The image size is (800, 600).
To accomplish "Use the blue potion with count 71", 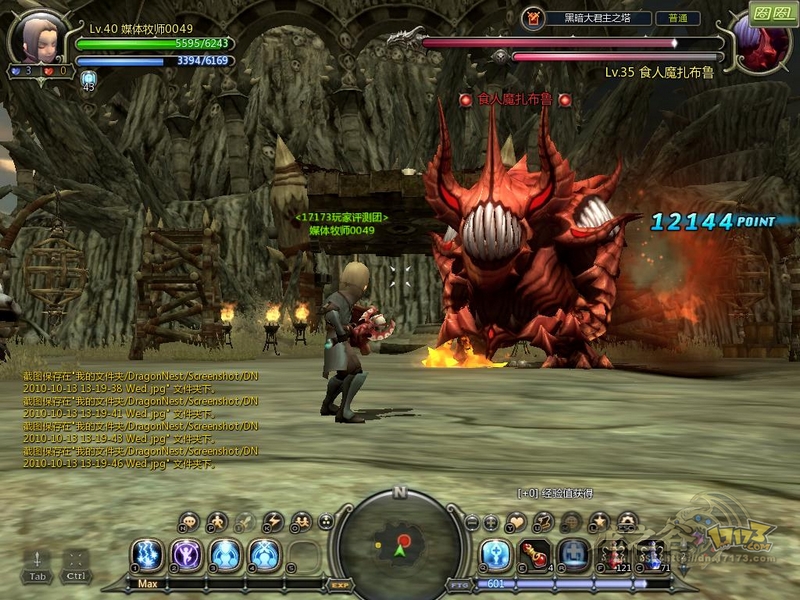I will (654, 554).
